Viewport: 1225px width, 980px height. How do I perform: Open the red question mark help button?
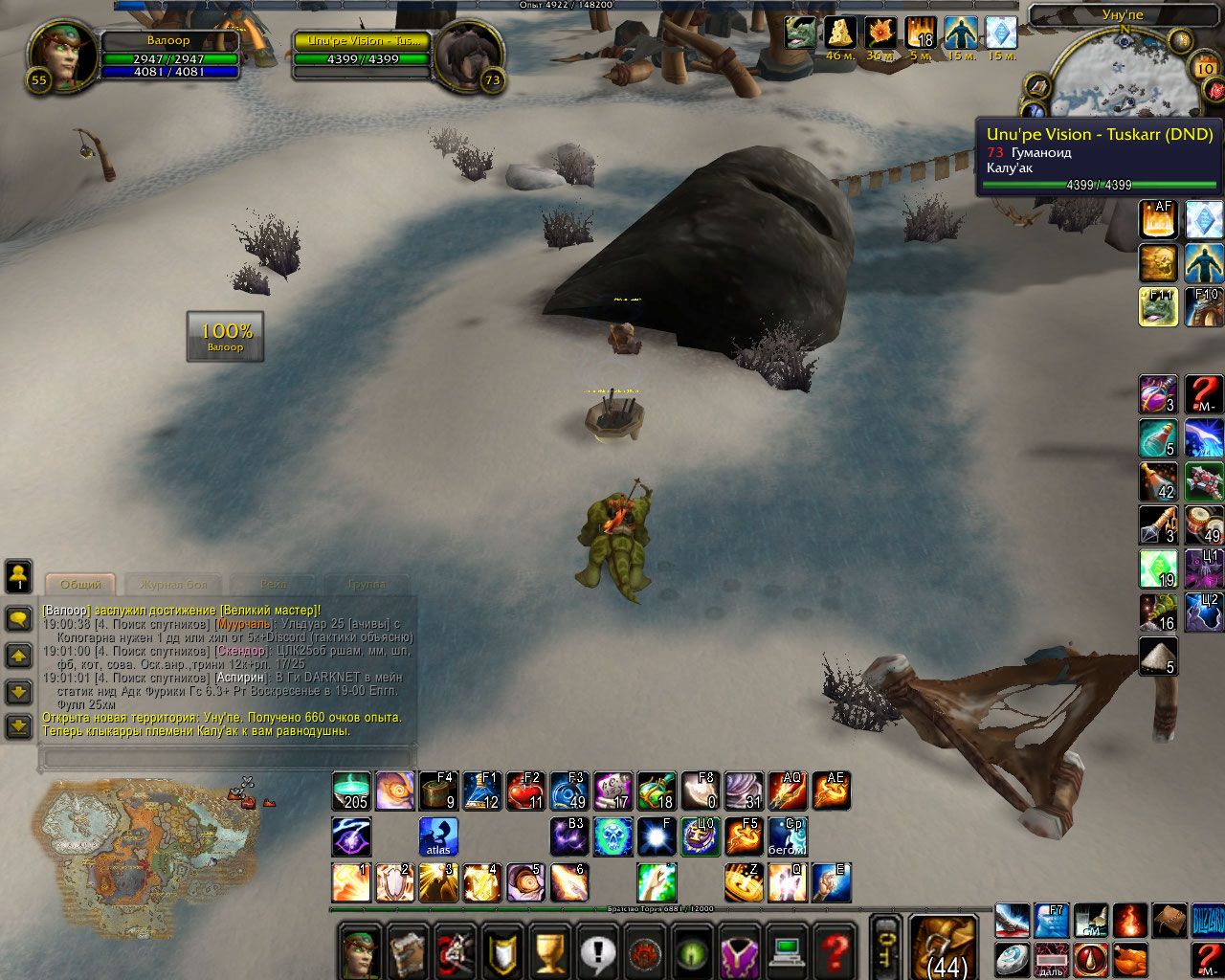pos(835,952)
